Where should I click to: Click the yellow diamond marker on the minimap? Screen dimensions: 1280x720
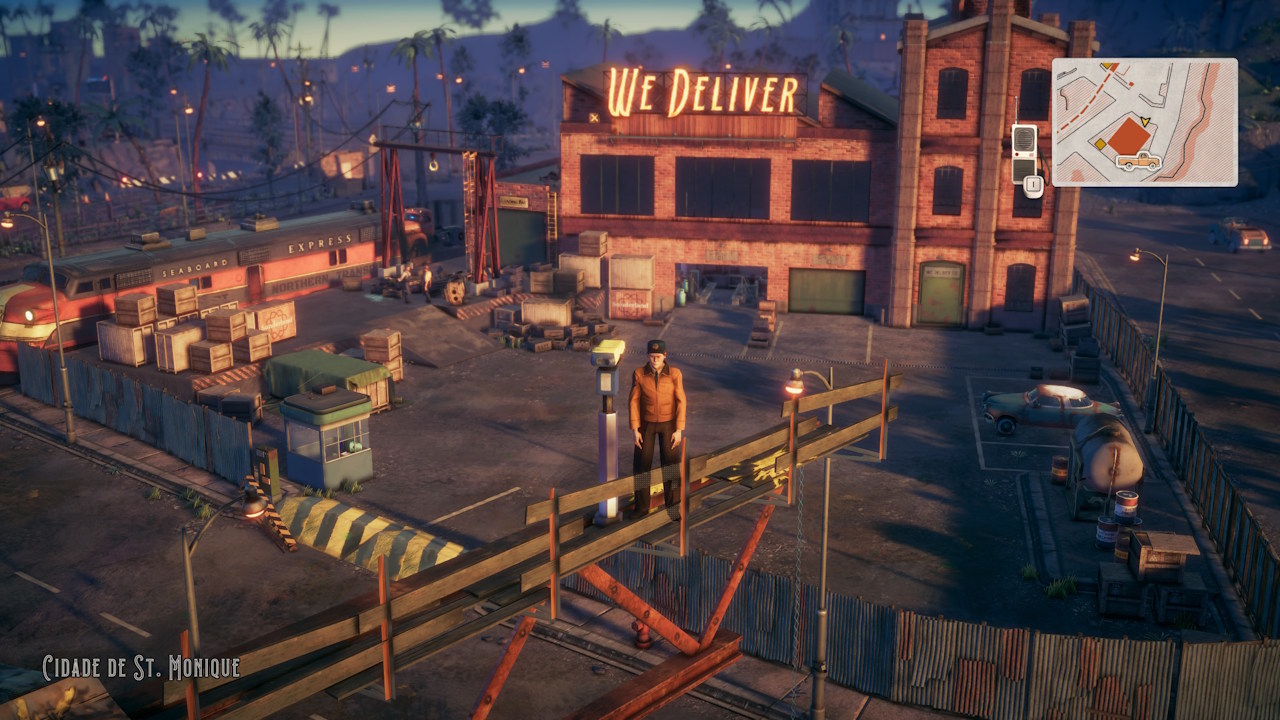tap(1098, 144)
